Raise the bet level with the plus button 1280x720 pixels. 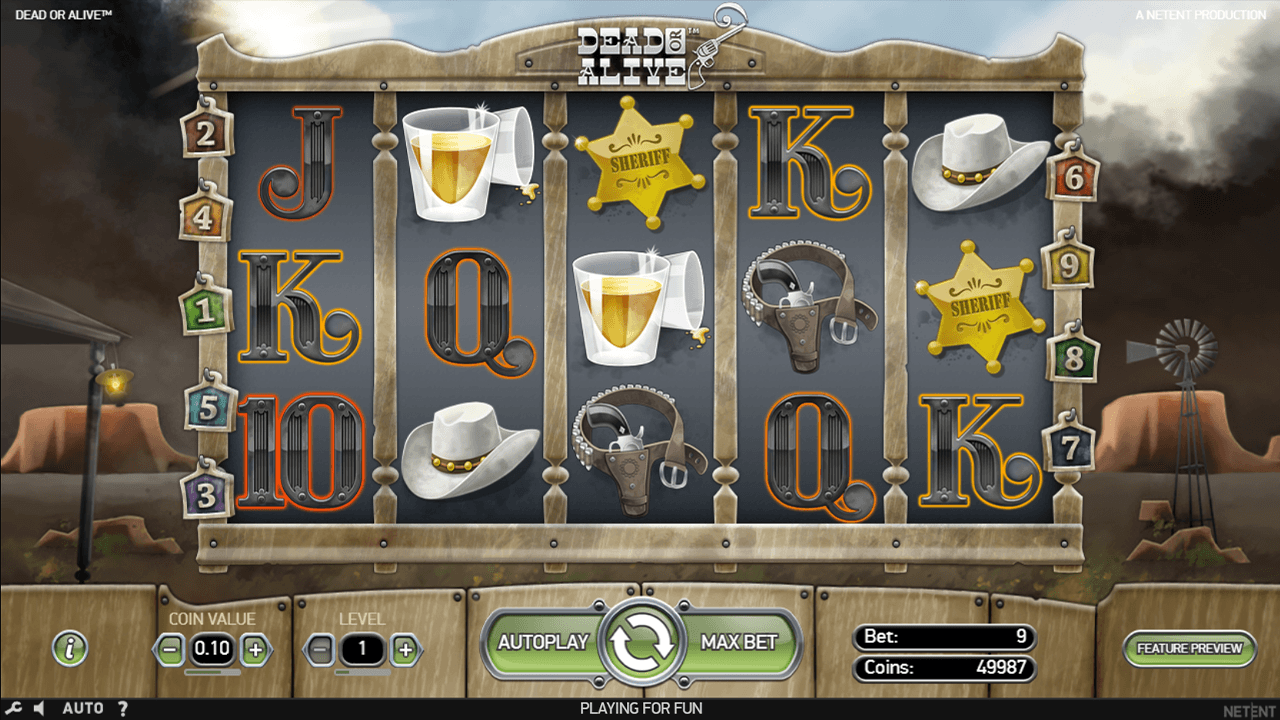click(406, 648)
